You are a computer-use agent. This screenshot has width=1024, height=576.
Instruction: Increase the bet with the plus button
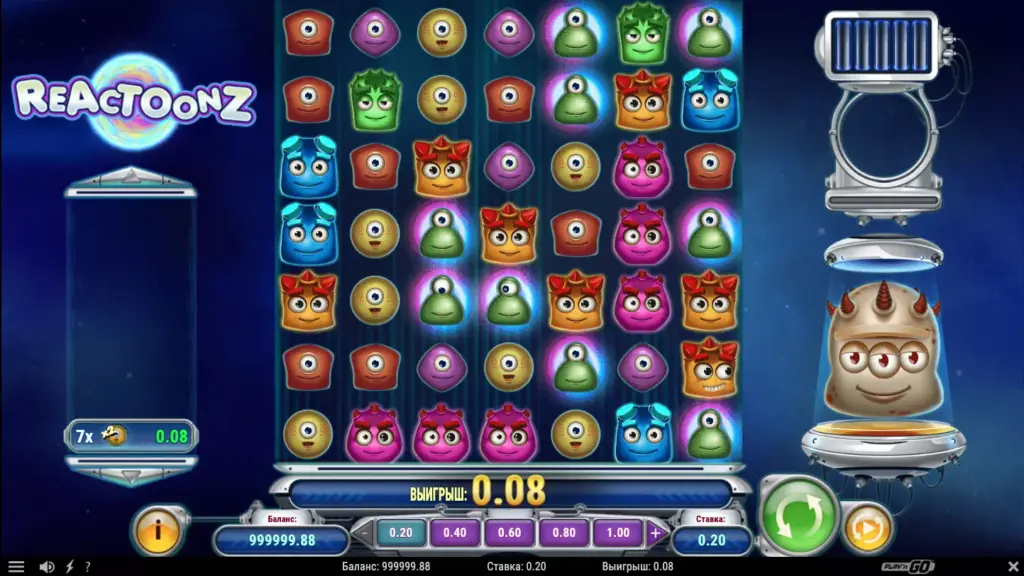[x=656, y=533]
